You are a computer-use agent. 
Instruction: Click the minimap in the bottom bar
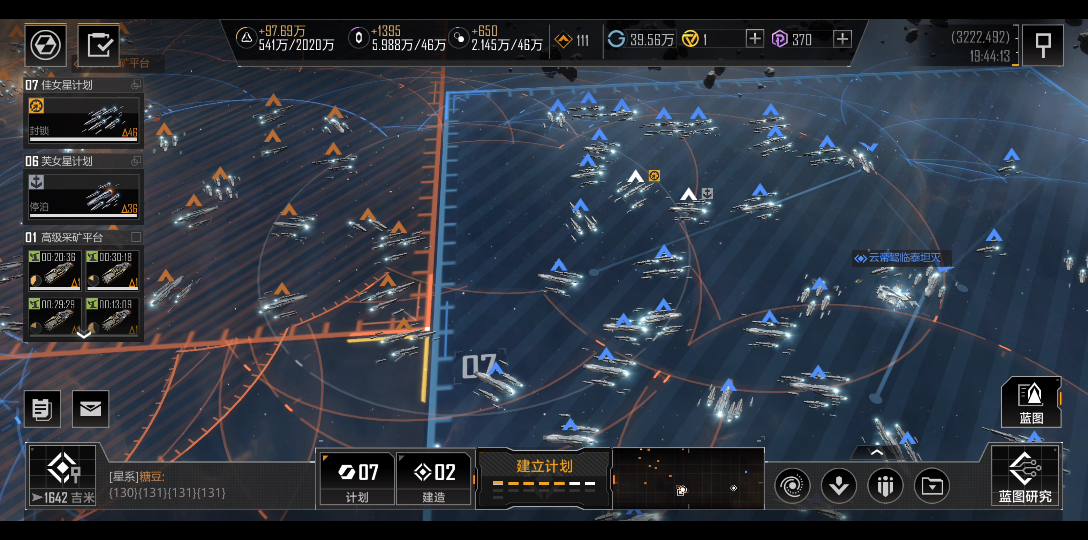687,477
